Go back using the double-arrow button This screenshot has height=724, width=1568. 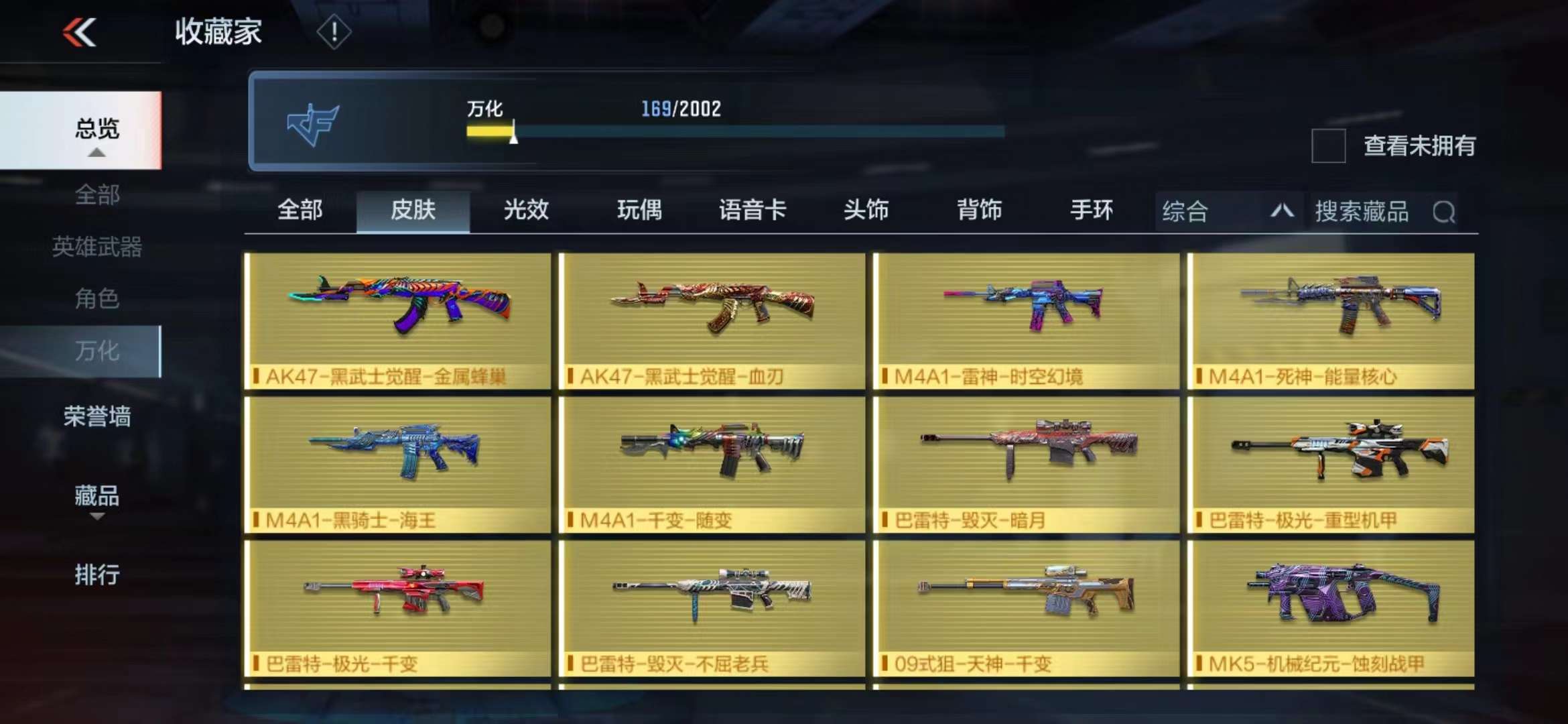click(80, 32)
